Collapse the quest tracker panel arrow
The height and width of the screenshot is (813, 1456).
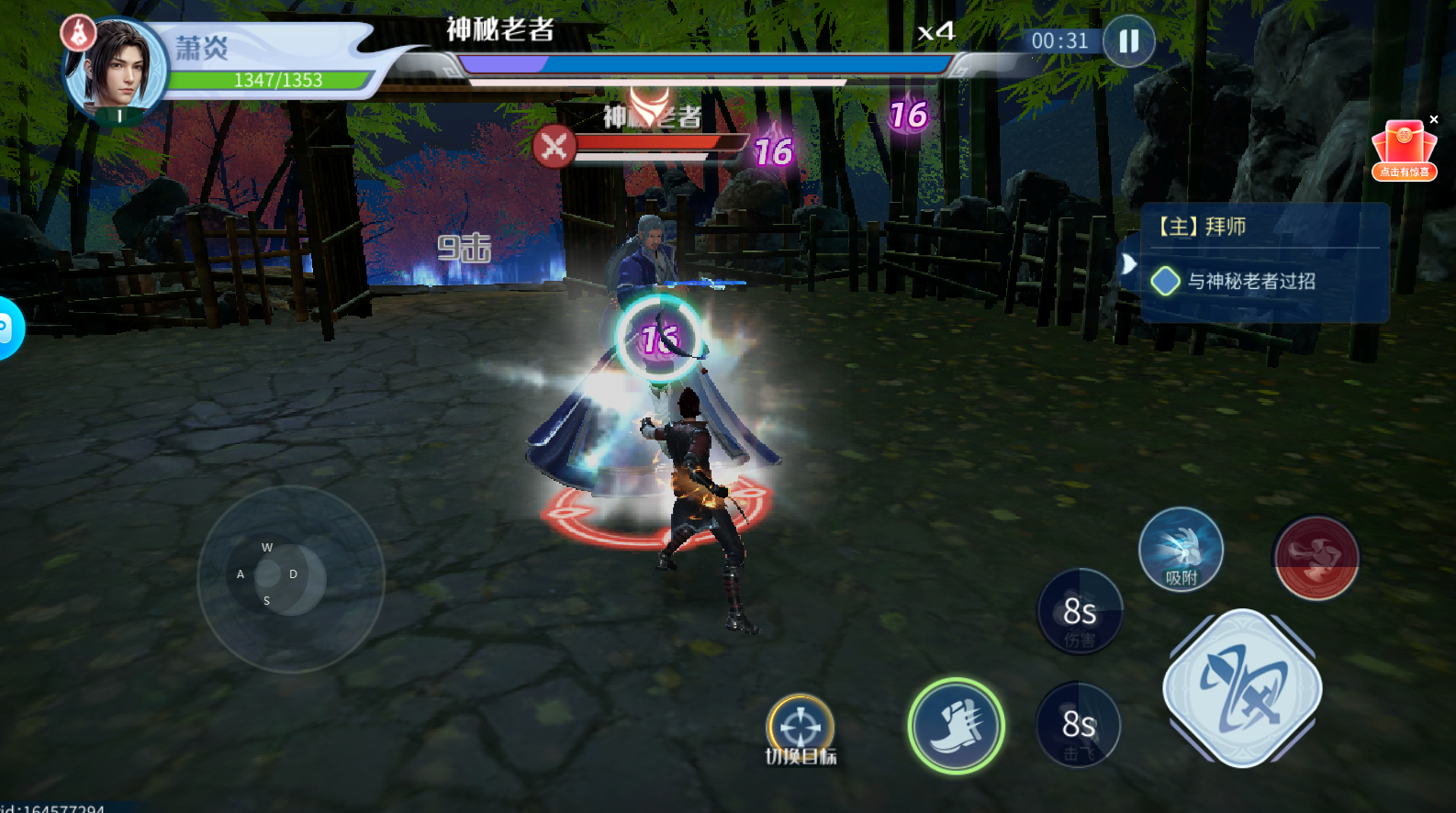click(x=1128, y=265)
